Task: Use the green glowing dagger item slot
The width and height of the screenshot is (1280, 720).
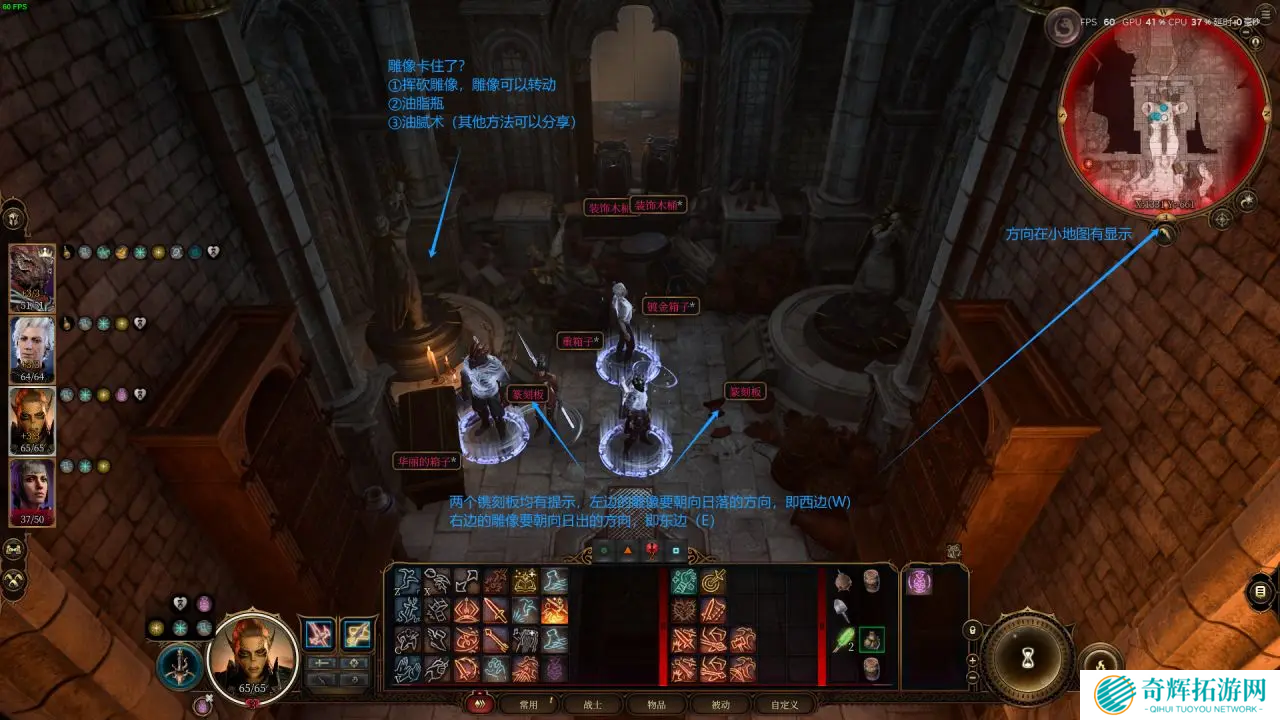Action: click(842, 638)
